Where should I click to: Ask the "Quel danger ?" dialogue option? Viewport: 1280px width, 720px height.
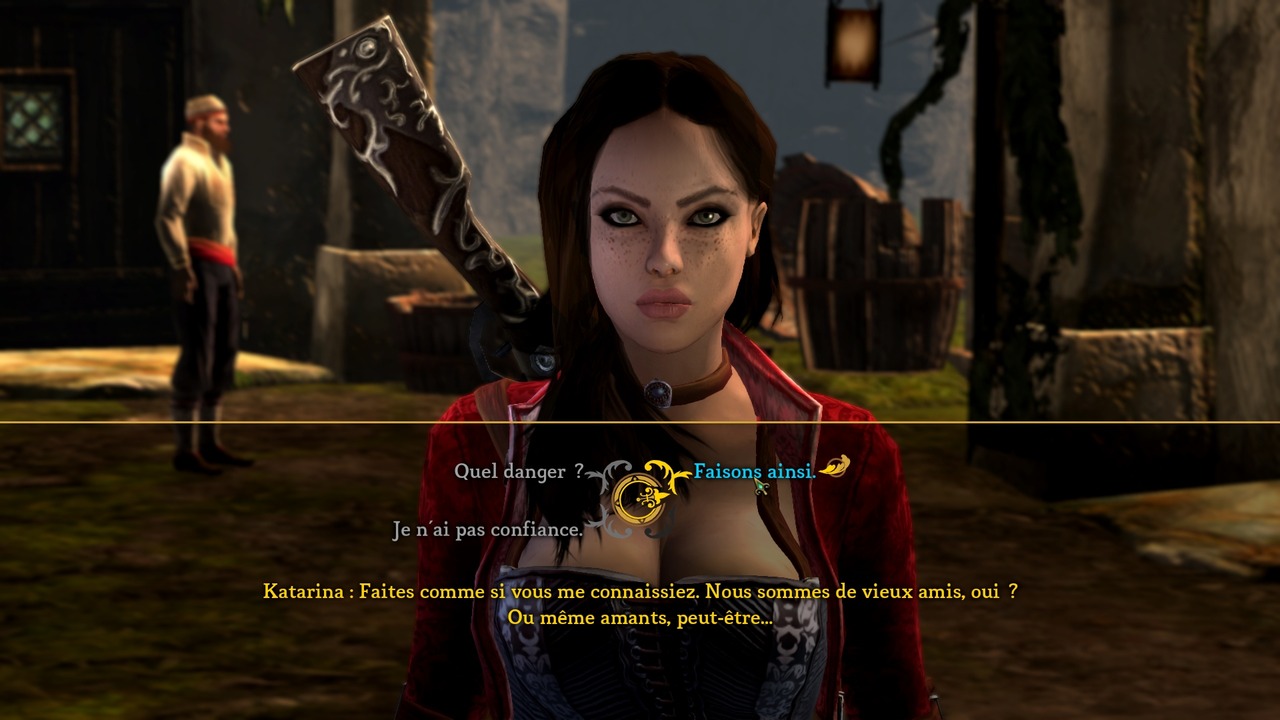click(x=518, y=471)
